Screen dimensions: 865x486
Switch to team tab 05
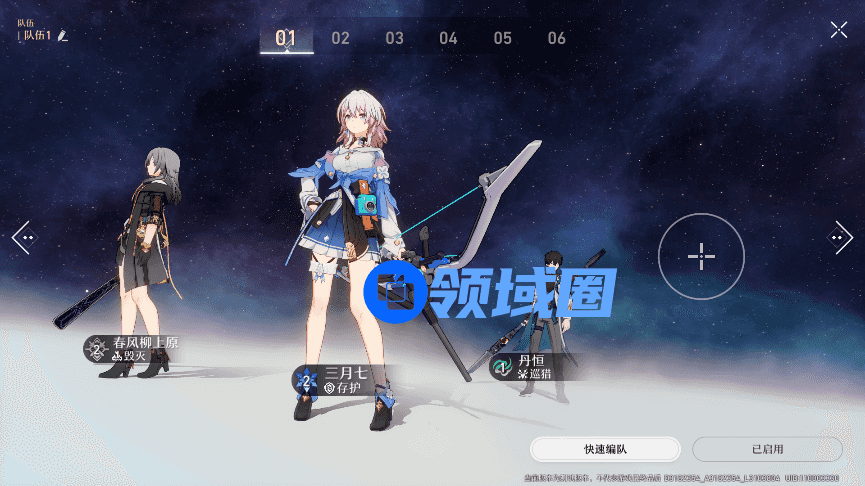[502, 38]
